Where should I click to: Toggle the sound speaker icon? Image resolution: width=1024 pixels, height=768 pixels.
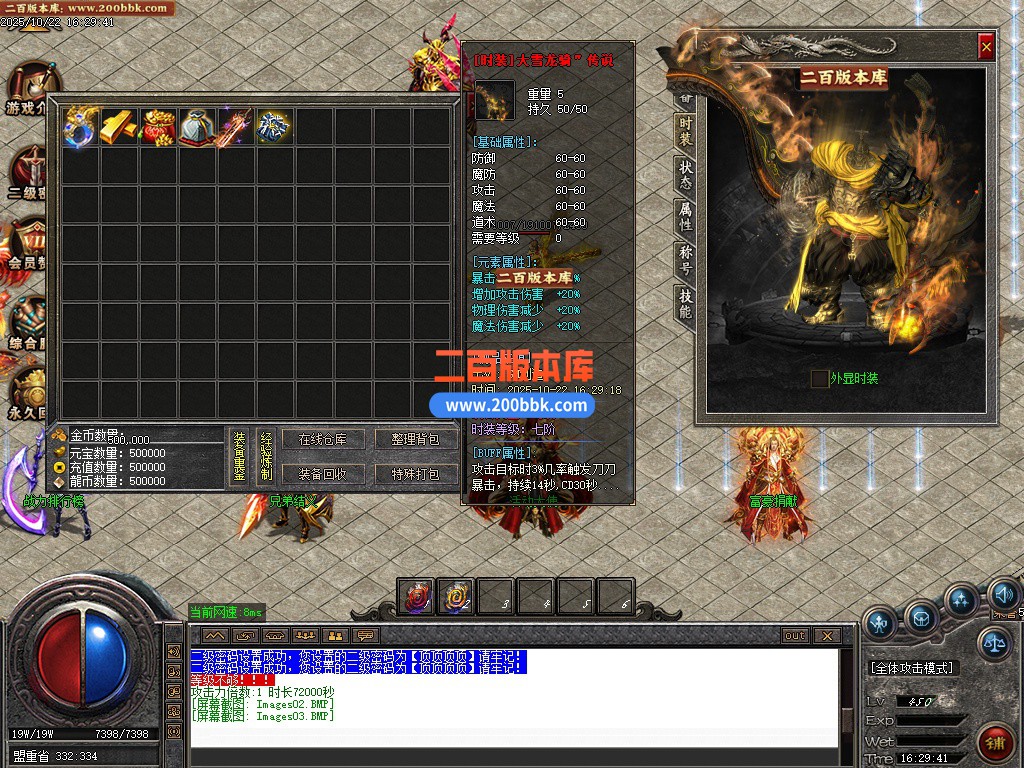(x=1003, y=596)
